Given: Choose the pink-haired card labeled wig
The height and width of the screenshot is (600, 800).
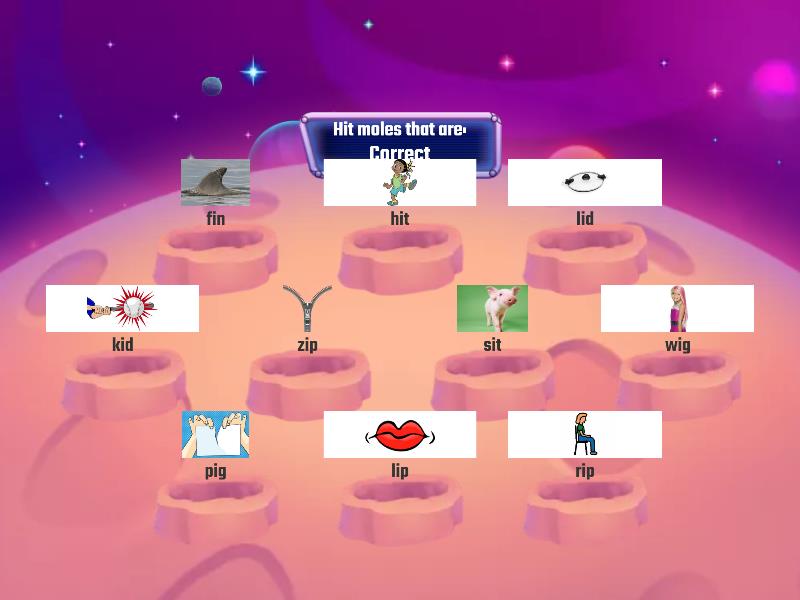Looking at the screenshot, I should [677, 308].
